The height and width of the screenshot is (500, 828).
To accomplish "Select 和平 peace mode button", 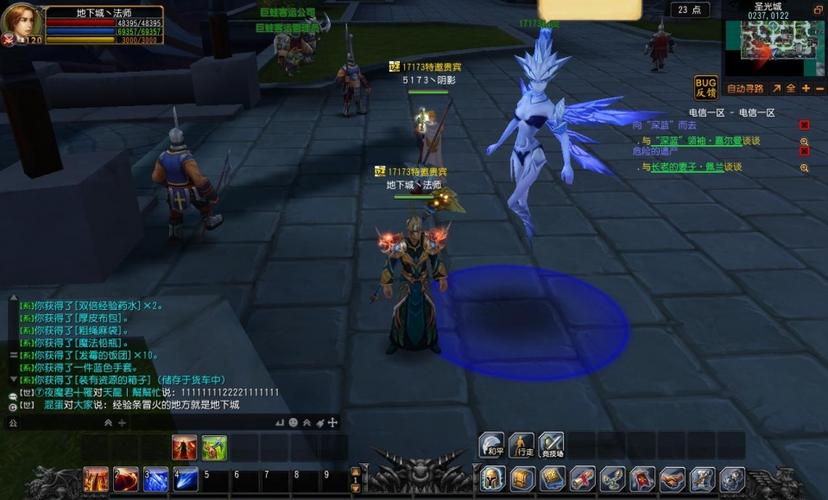I will click(x=491, y=446).
